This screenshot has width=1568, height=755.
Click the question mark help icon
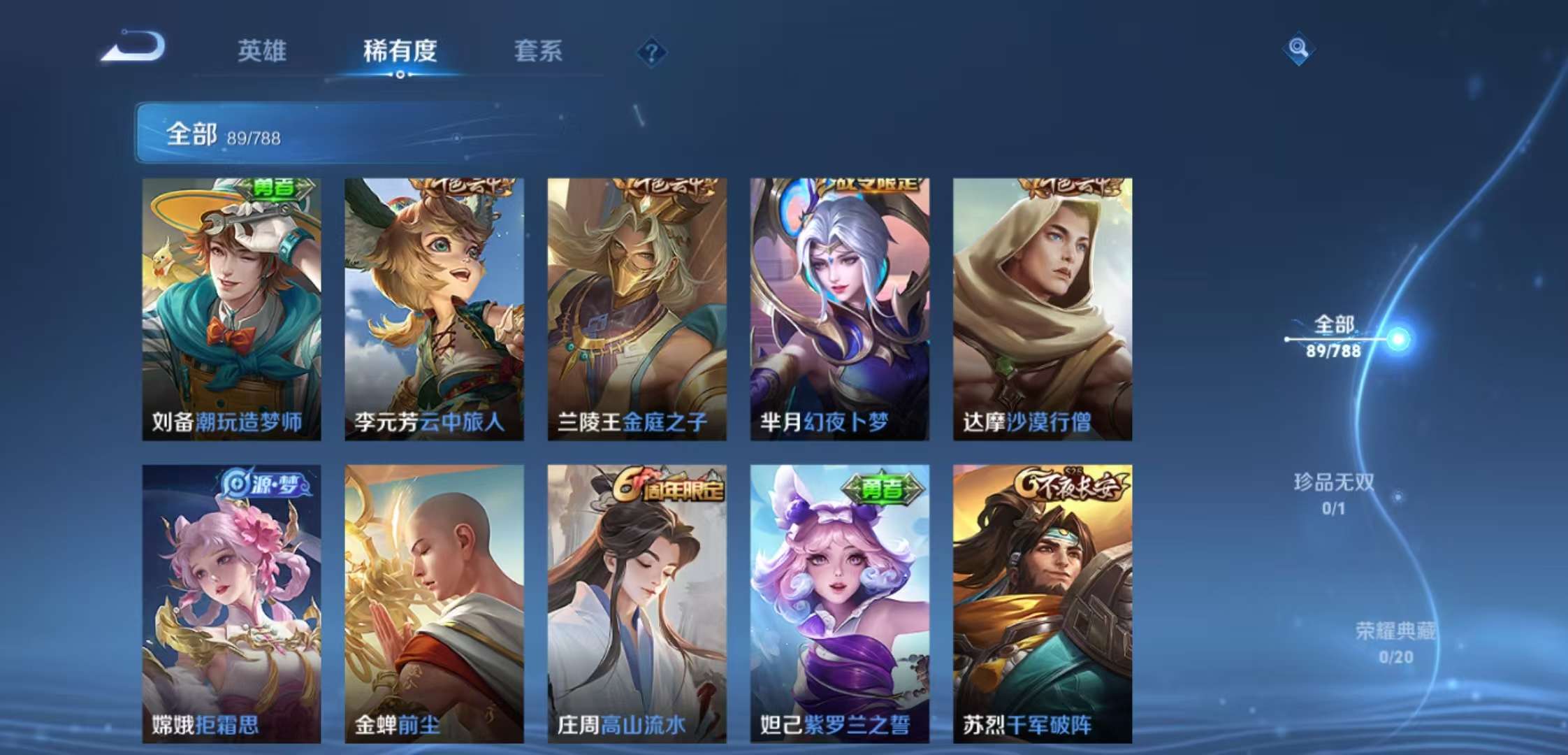tap(651, 50)
